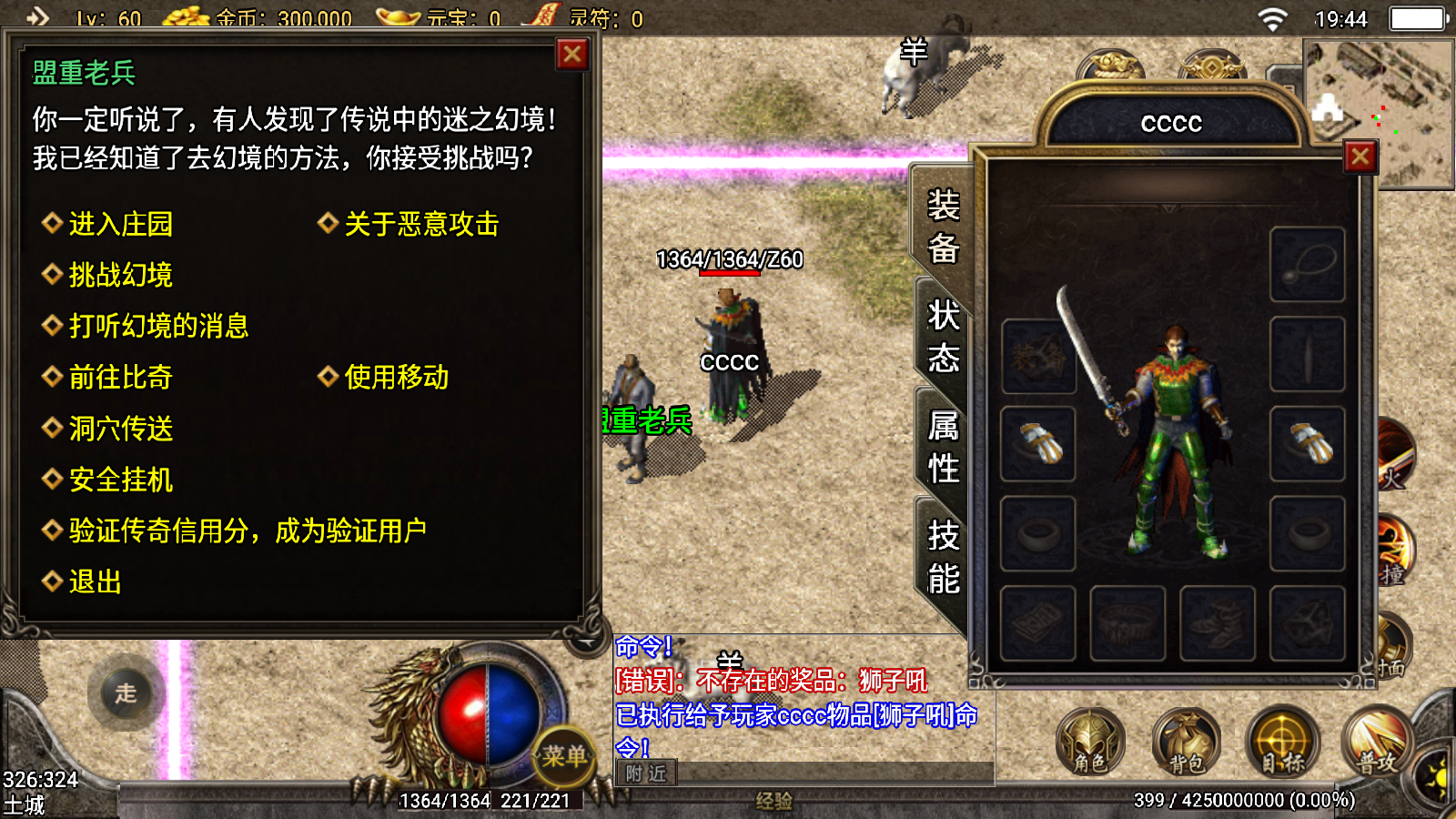Select the 使用移动 option

(396, 377)
